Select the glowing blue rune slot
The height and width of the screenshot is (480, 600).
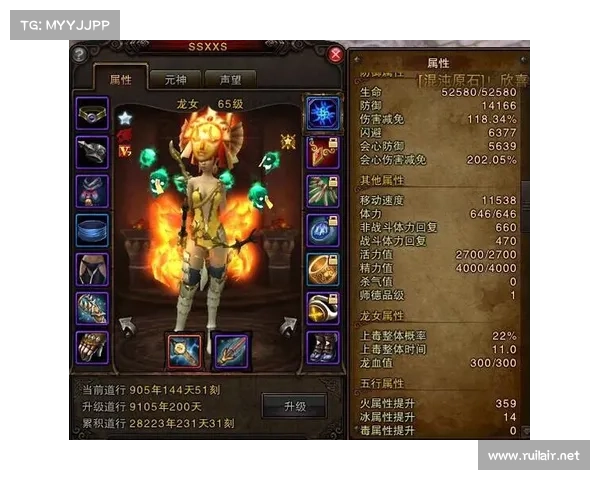(x=322, y=112)
